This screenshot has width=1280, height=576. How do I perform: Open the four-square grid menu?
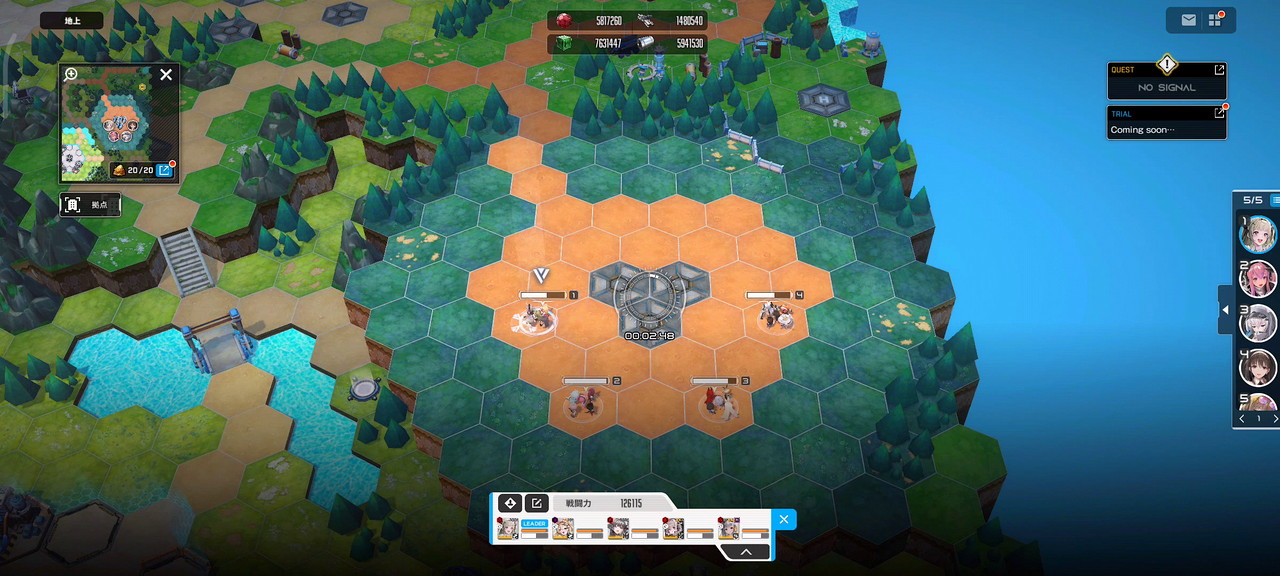pyautogui.click(x=1215, y=20)
